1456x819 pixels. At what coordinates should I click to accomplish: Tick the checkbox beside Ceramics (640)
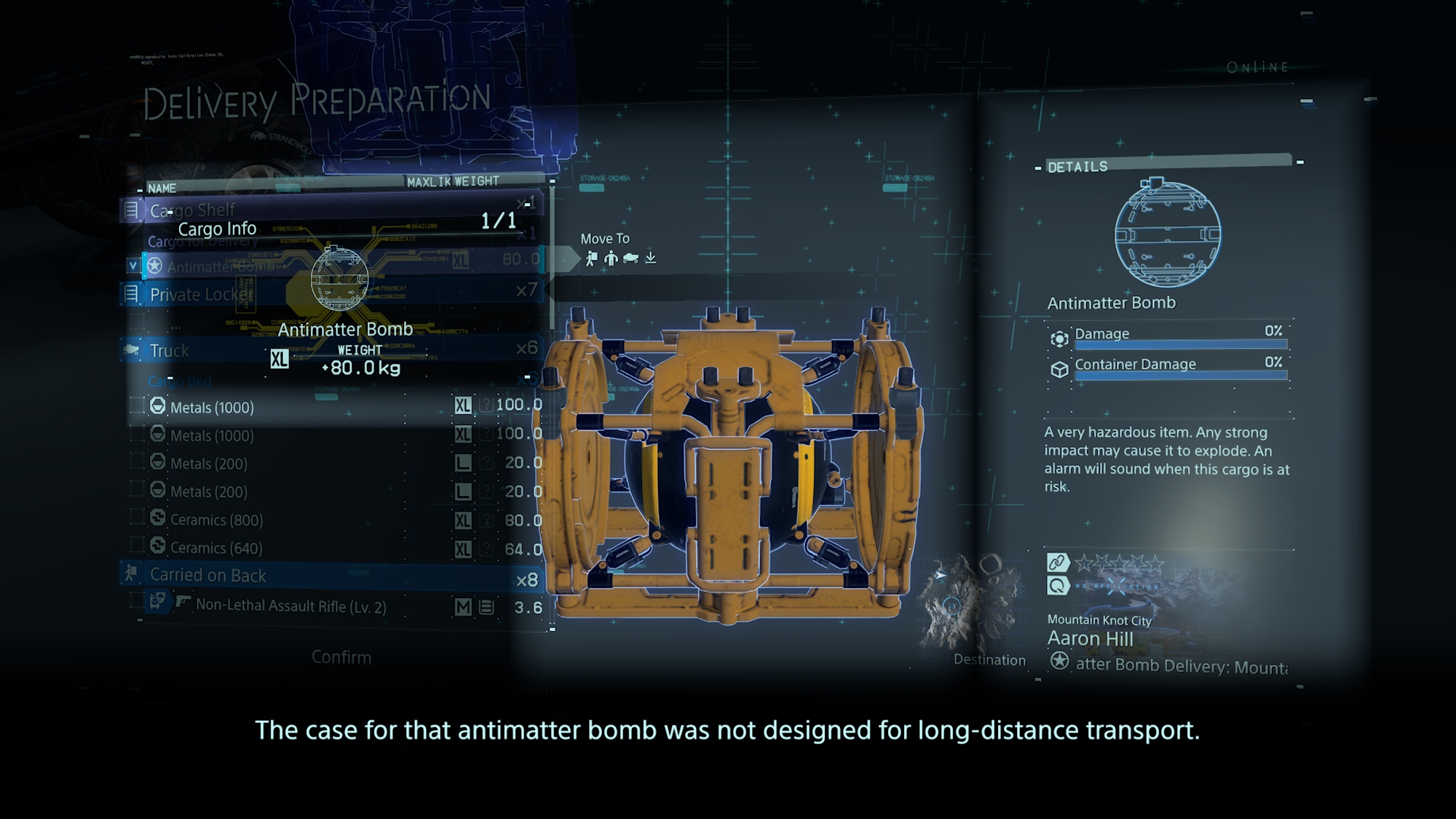pyautogui.click(x=137, y=546)
